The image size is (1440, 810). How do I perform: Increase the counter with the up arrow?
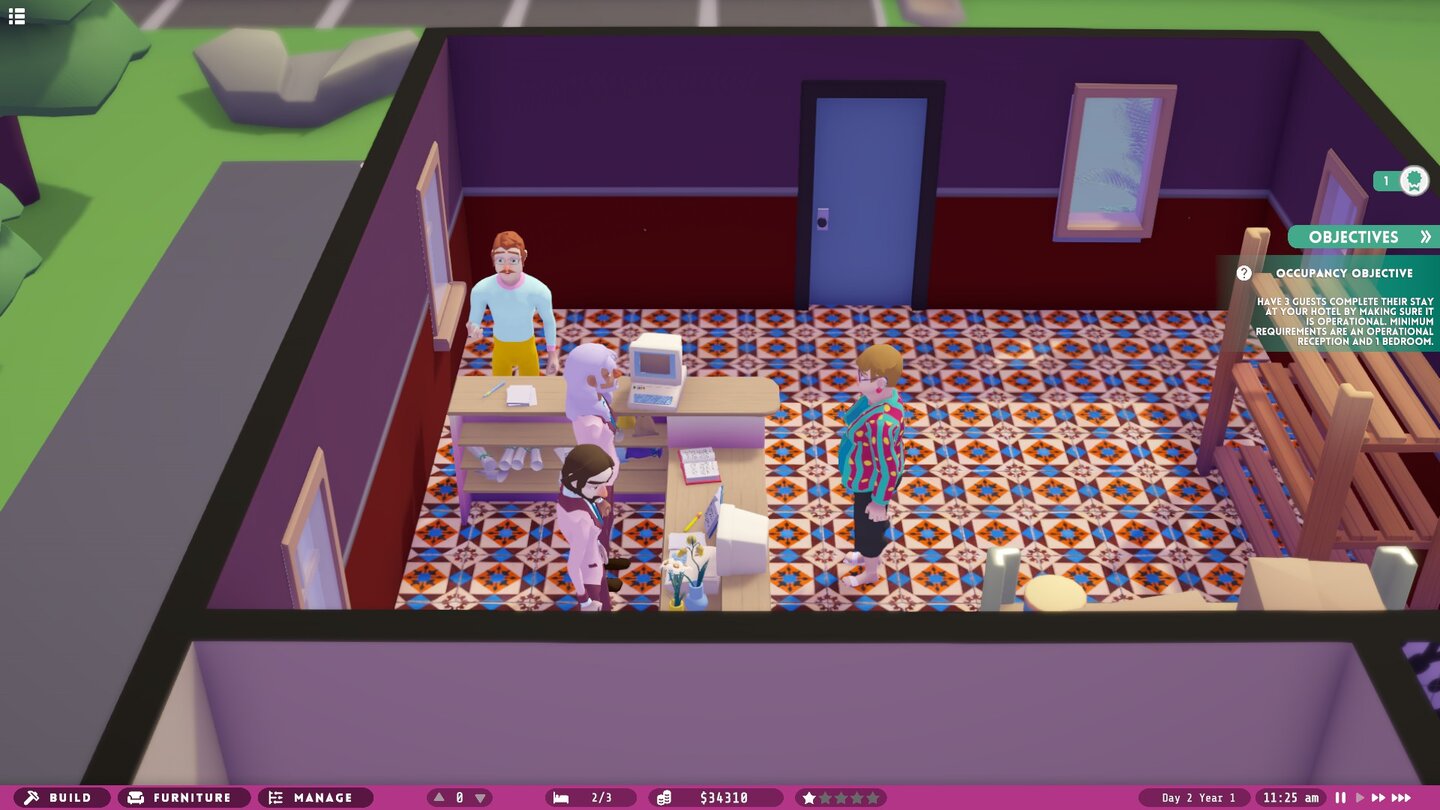(437, 797)
